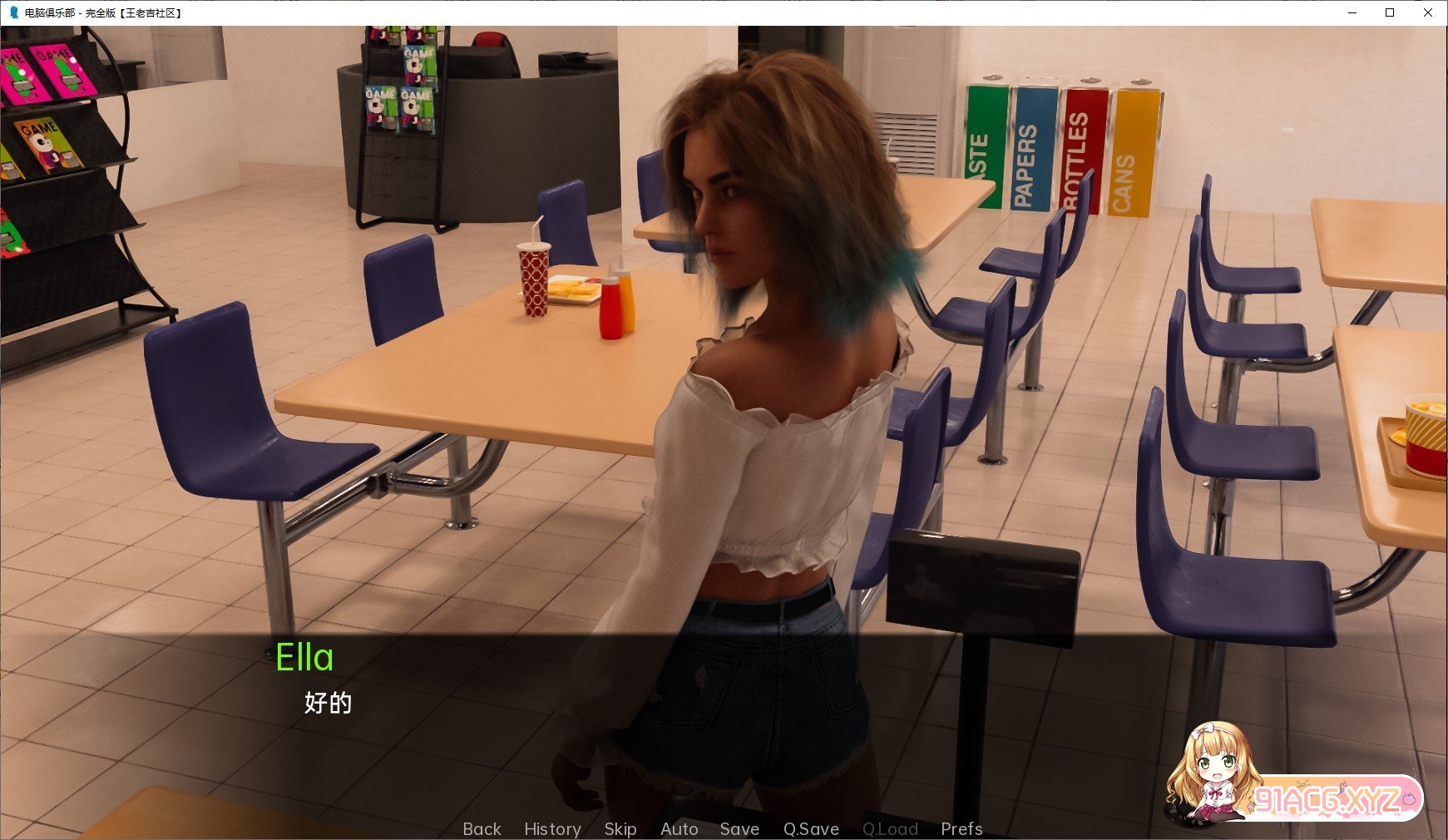Image resolution: width=1448 pixels, height=840 pixels.
Task: Open the Save screen from the quick menu
Action: pyautogui.click(x=739, y=828)
